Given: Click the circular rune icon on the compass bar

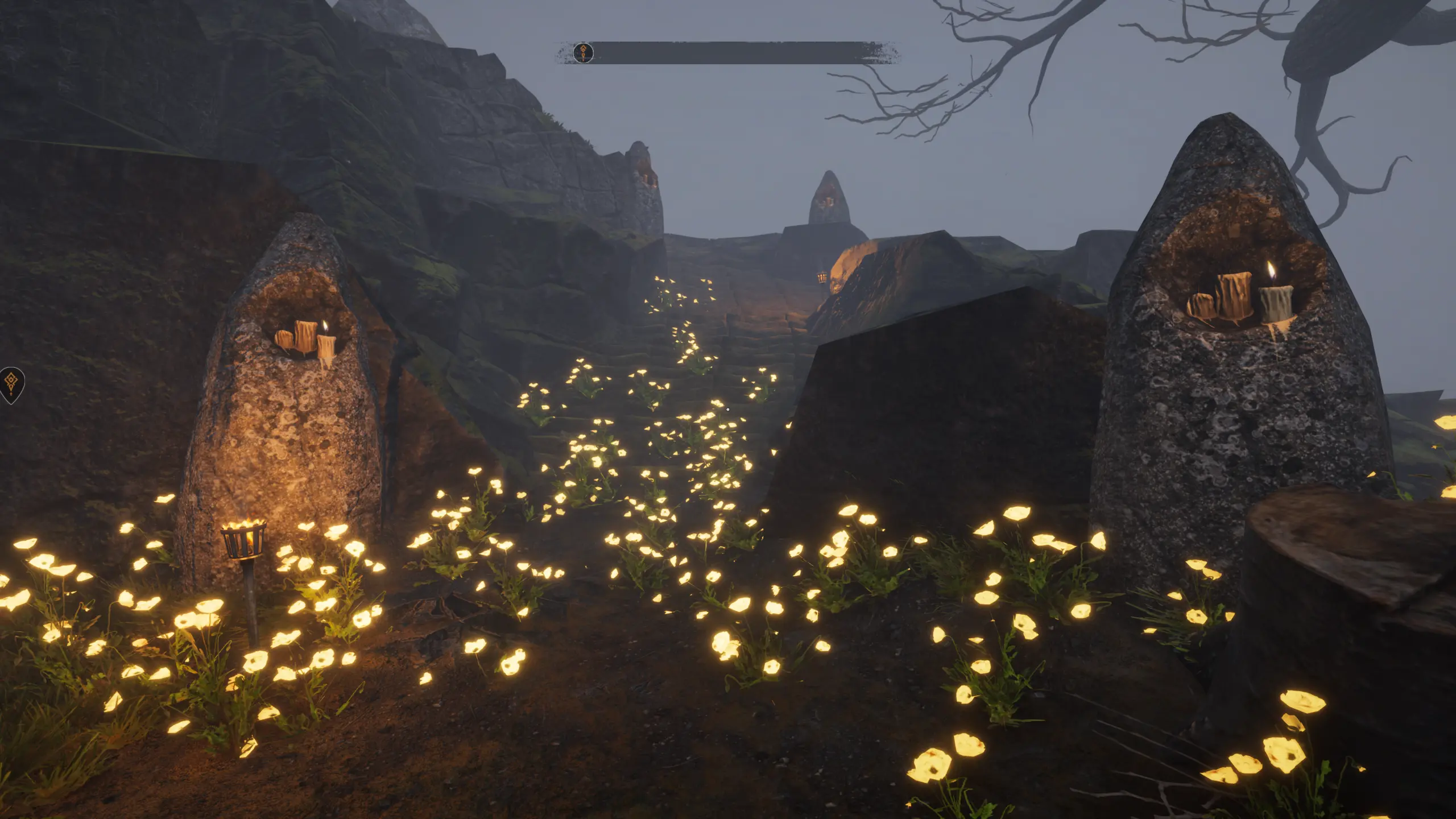Looking at the screenshot, I should click(x=583, y=53).
